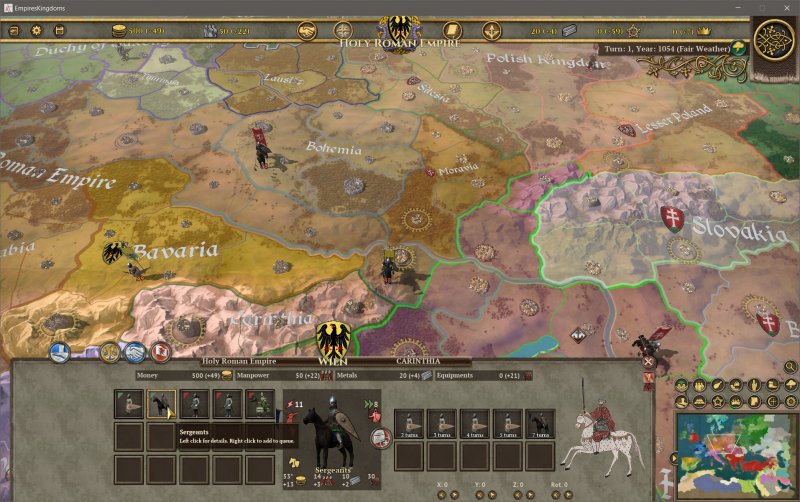Open the compass rose icon in top bar

click(343, 31)
